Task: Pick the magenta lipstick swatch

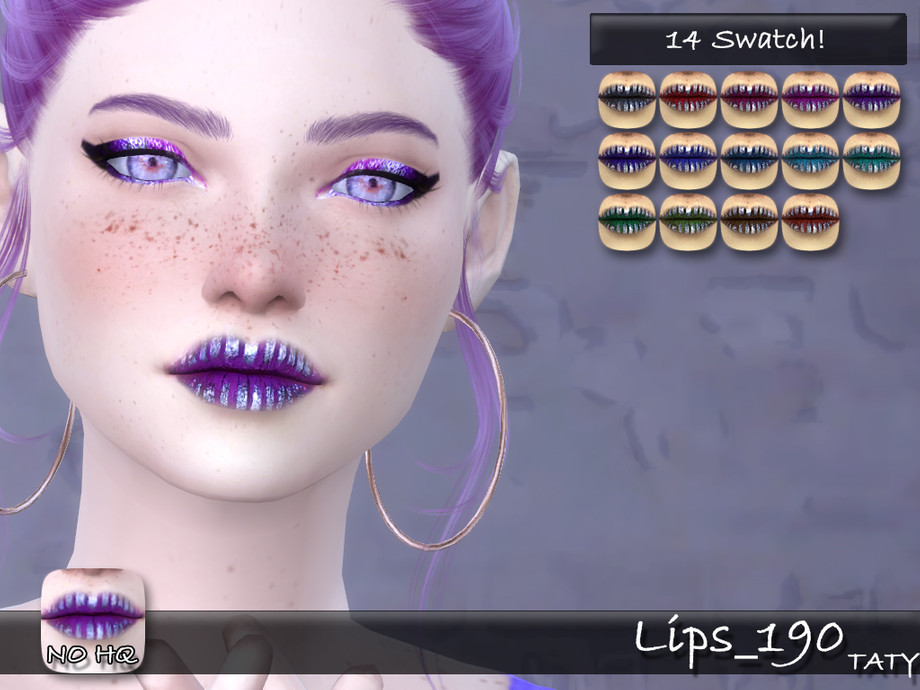Action: coord(810,100)
